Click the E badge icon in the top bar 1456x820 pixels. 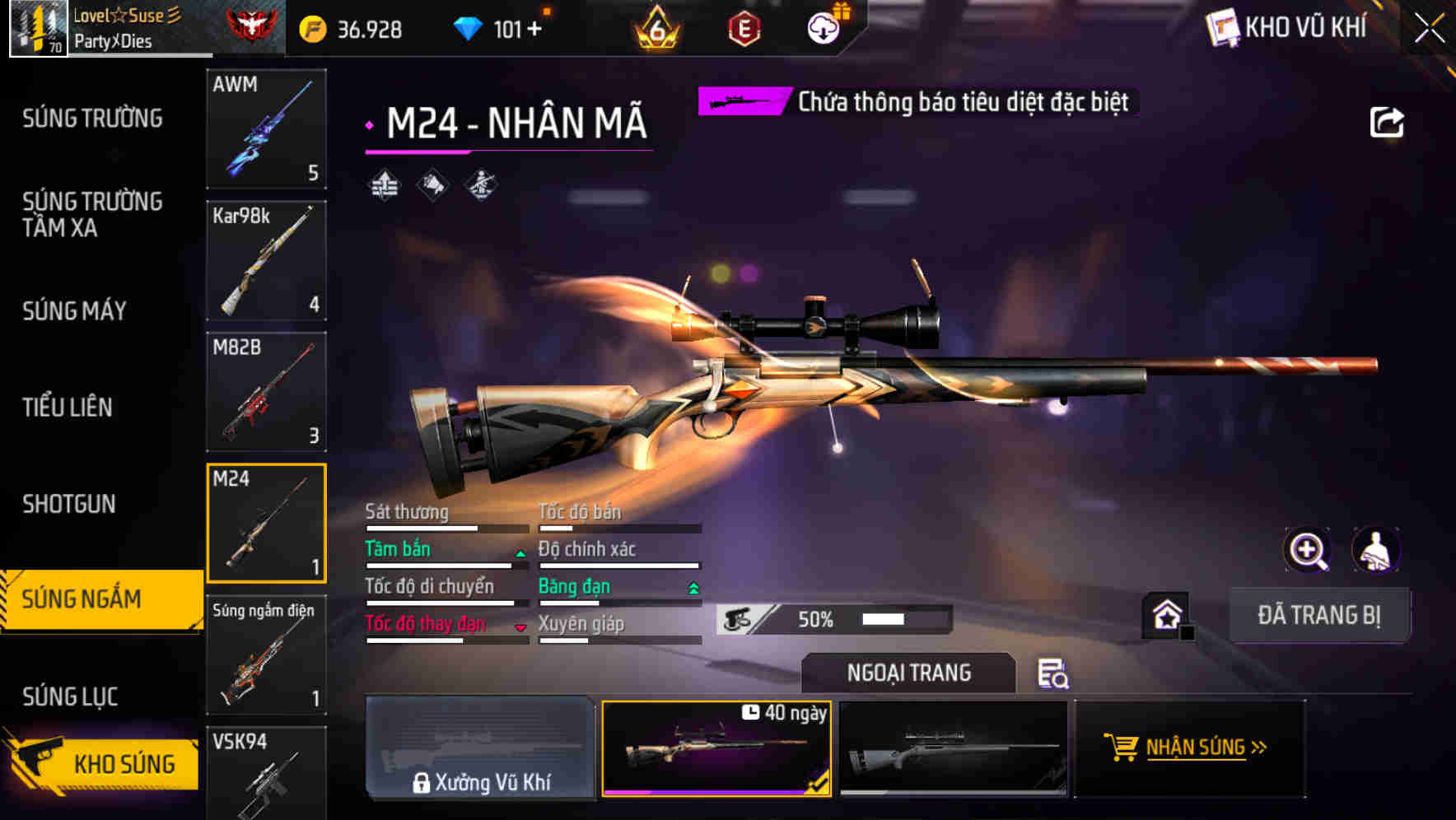pos(746,25)
